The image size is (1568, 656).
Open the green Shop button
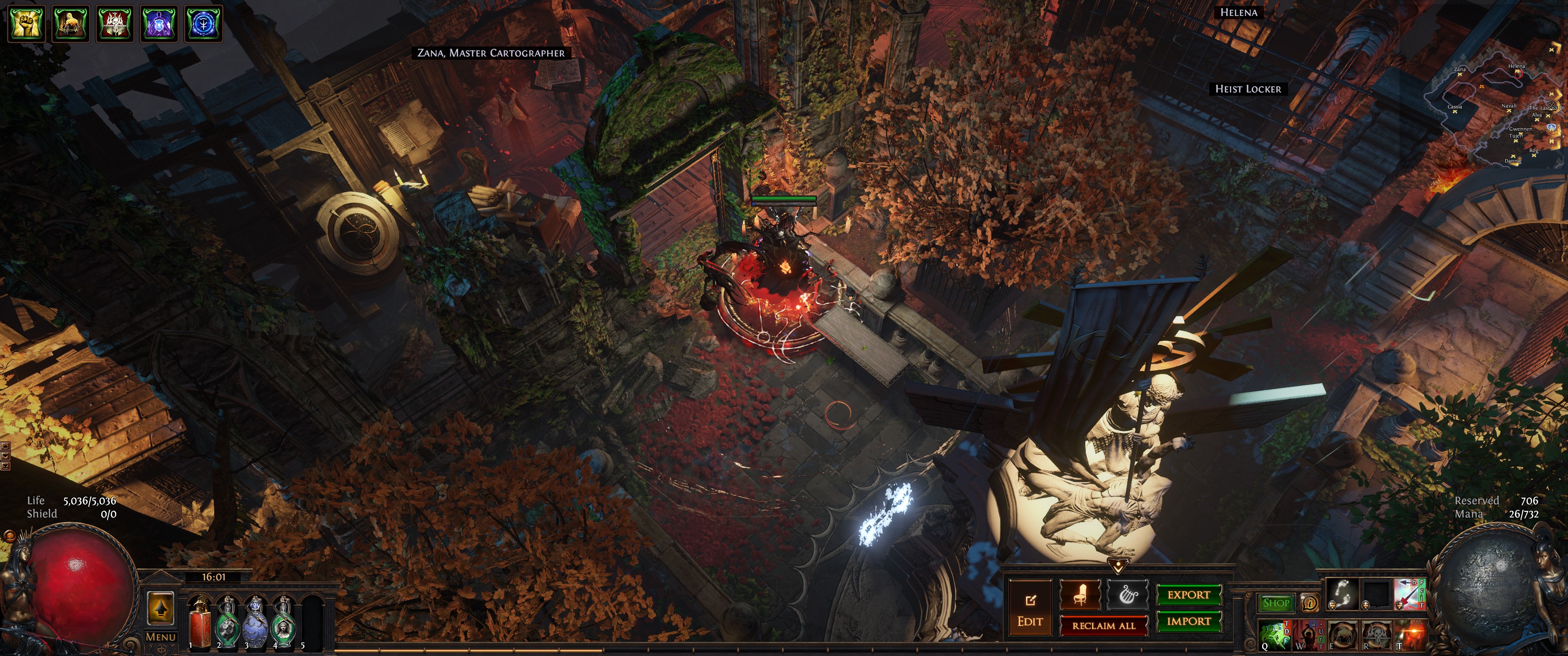1276,603
